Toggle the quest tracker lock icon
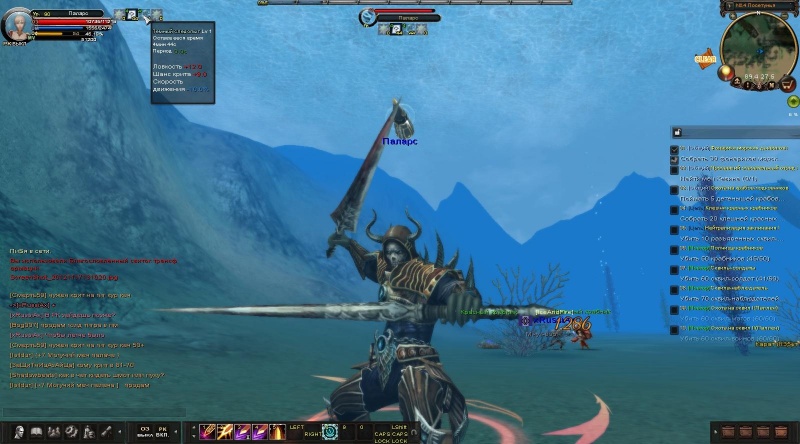This screenshot has width=800, height=444. point(677,132)
